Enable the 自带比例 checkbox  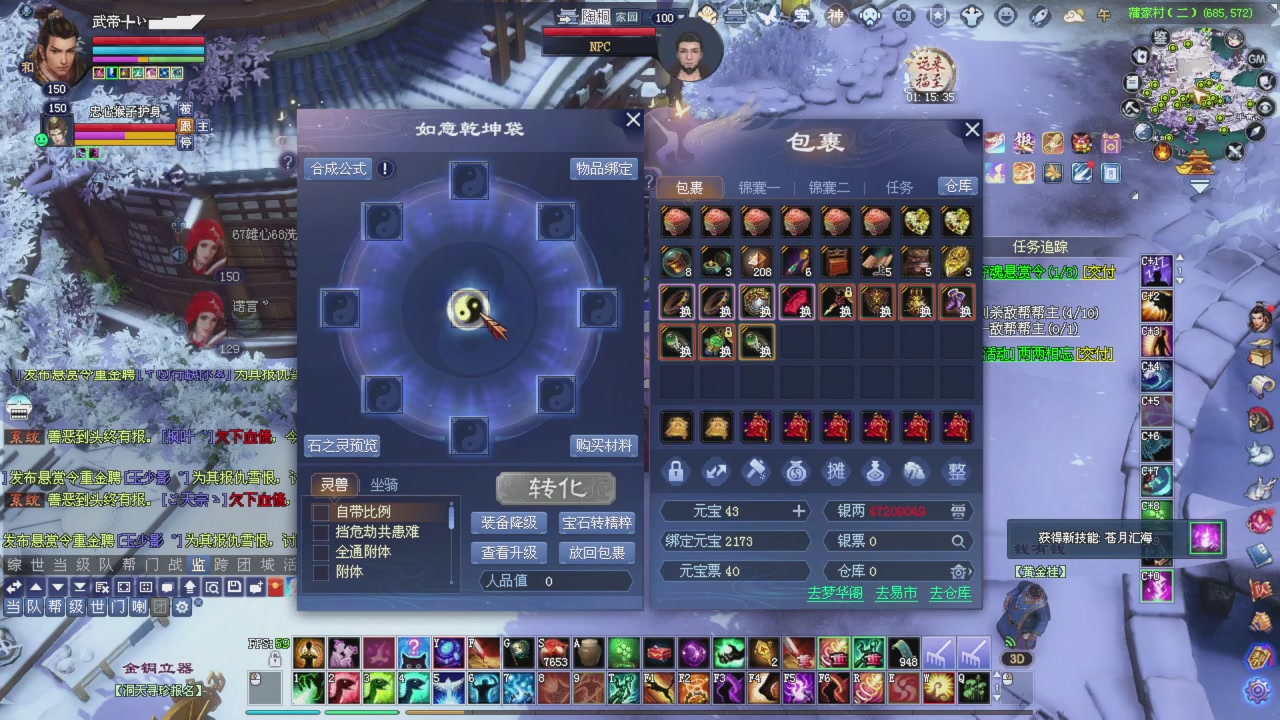321,512
